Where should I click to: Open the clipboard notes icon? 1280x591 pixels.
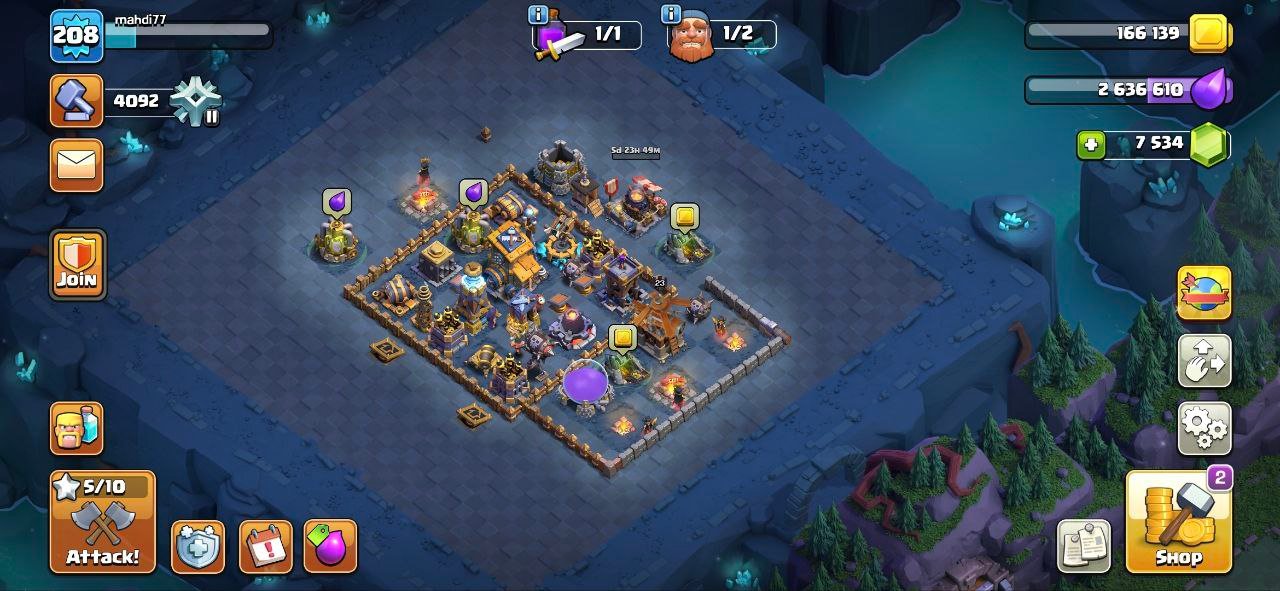coord(1084,546)
